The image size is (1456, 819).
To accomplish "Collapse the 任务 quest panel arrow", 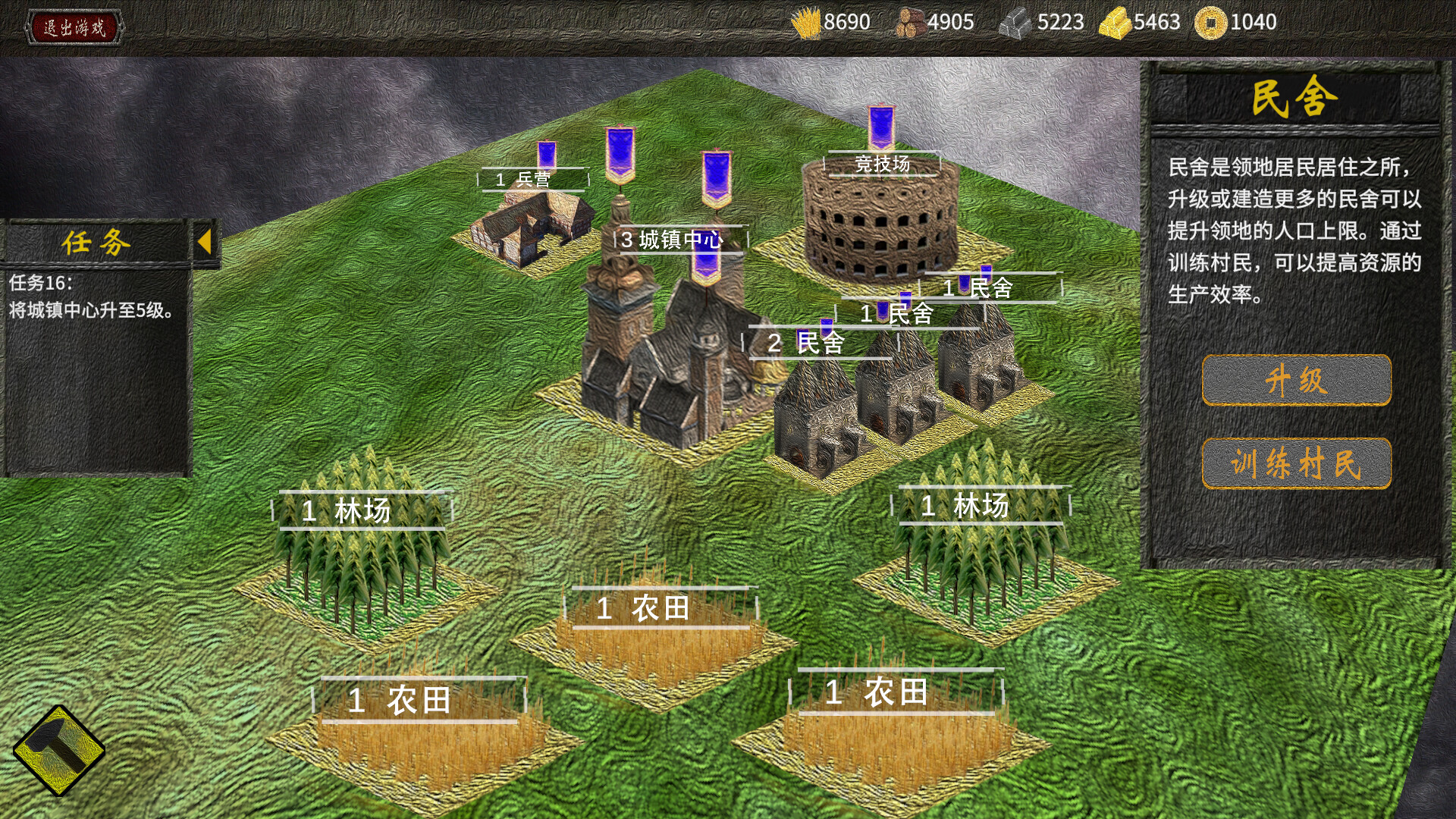I will pyautogui.click(x=204, y=243).
